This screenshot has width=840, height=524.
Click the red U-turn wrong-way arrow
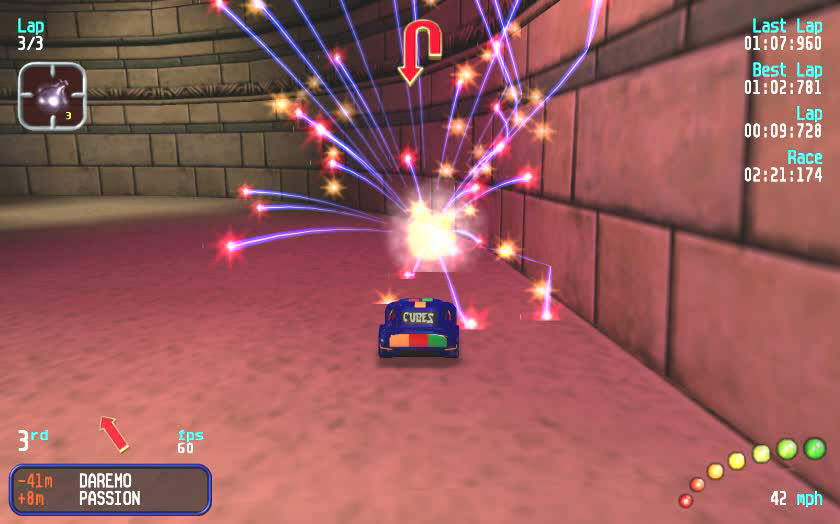(x=420, y=52)
